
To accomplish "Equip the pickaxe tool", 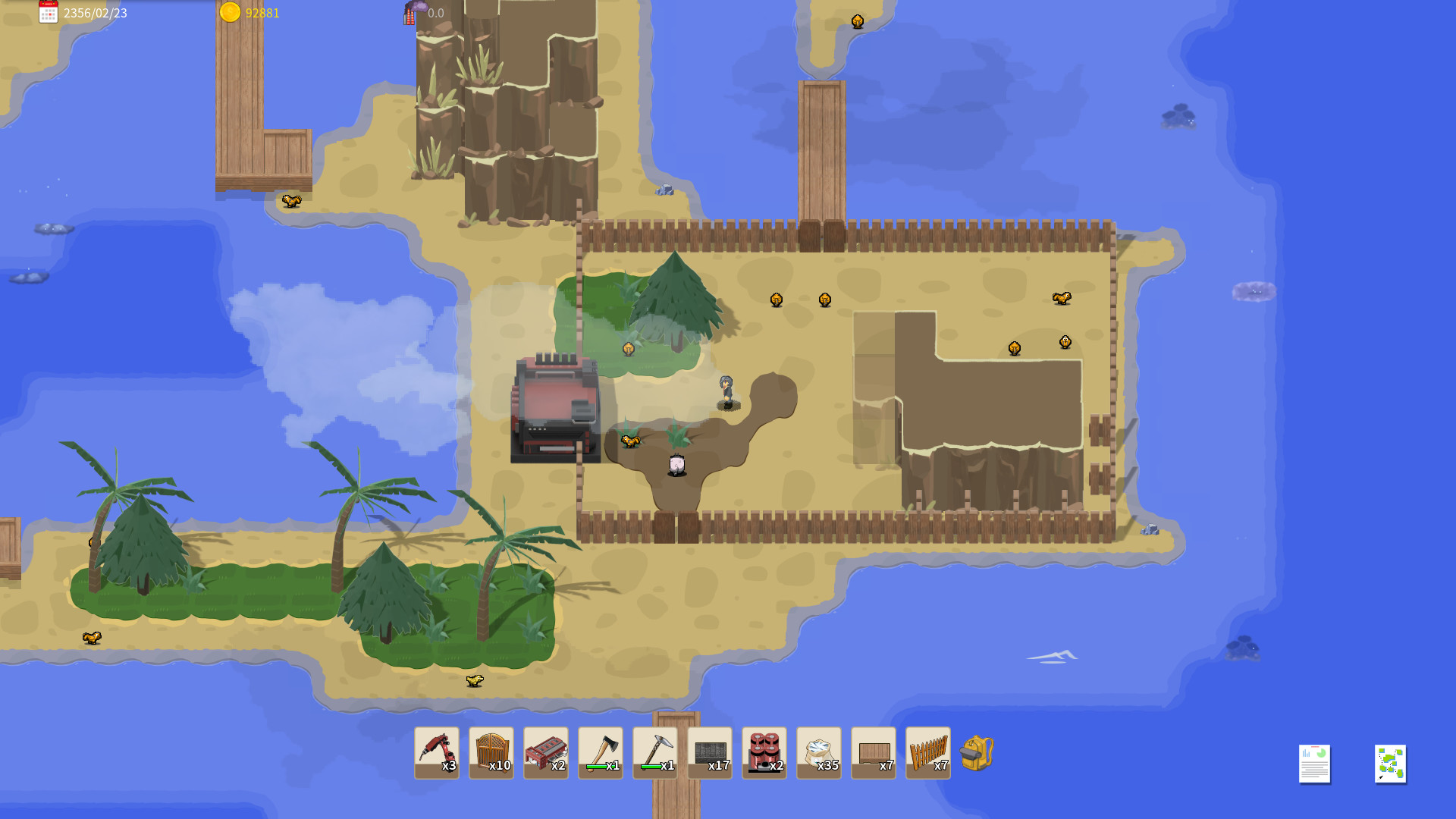I will tap(655, 751).
